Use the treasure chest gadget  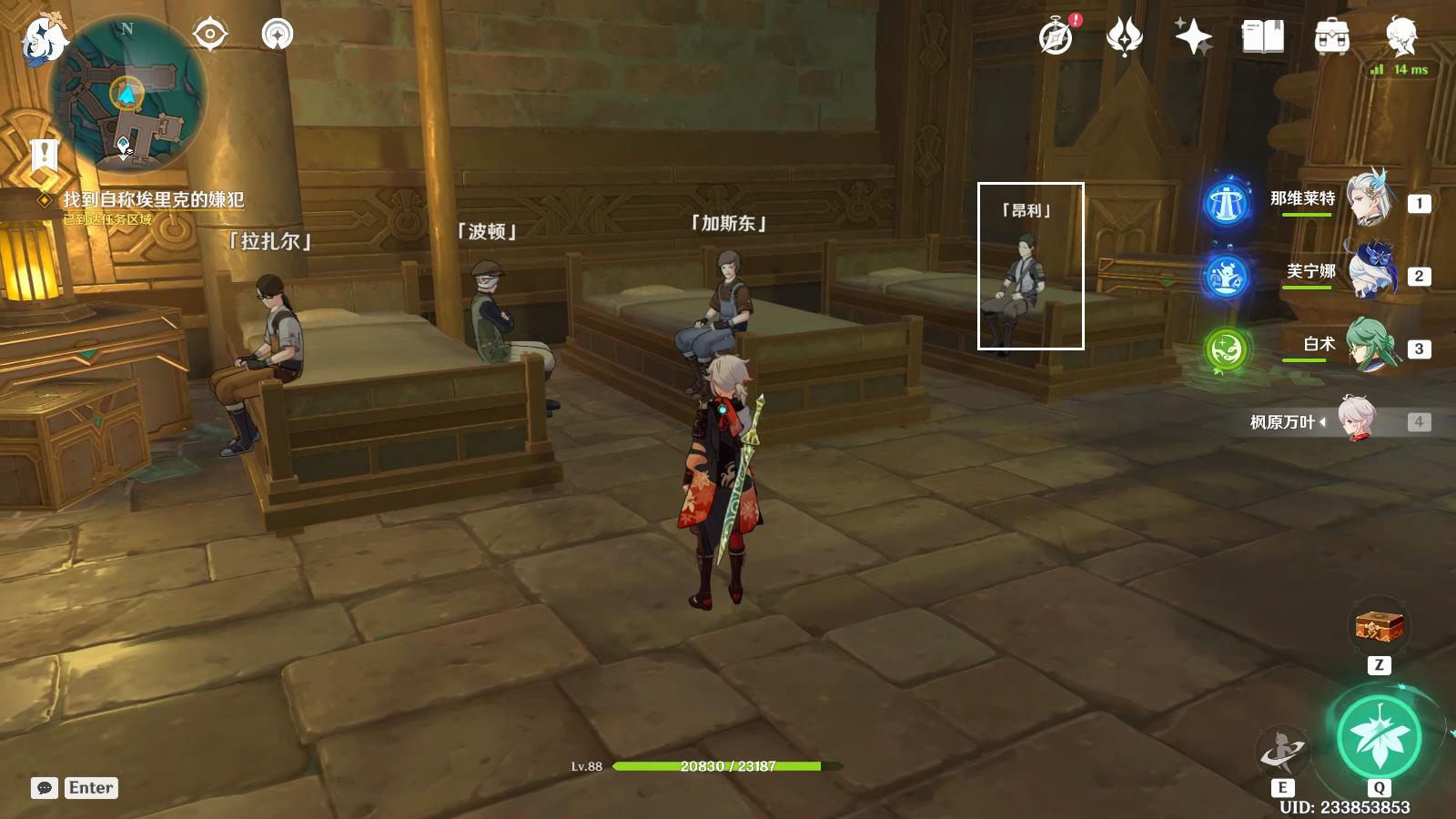(1380, 627)
